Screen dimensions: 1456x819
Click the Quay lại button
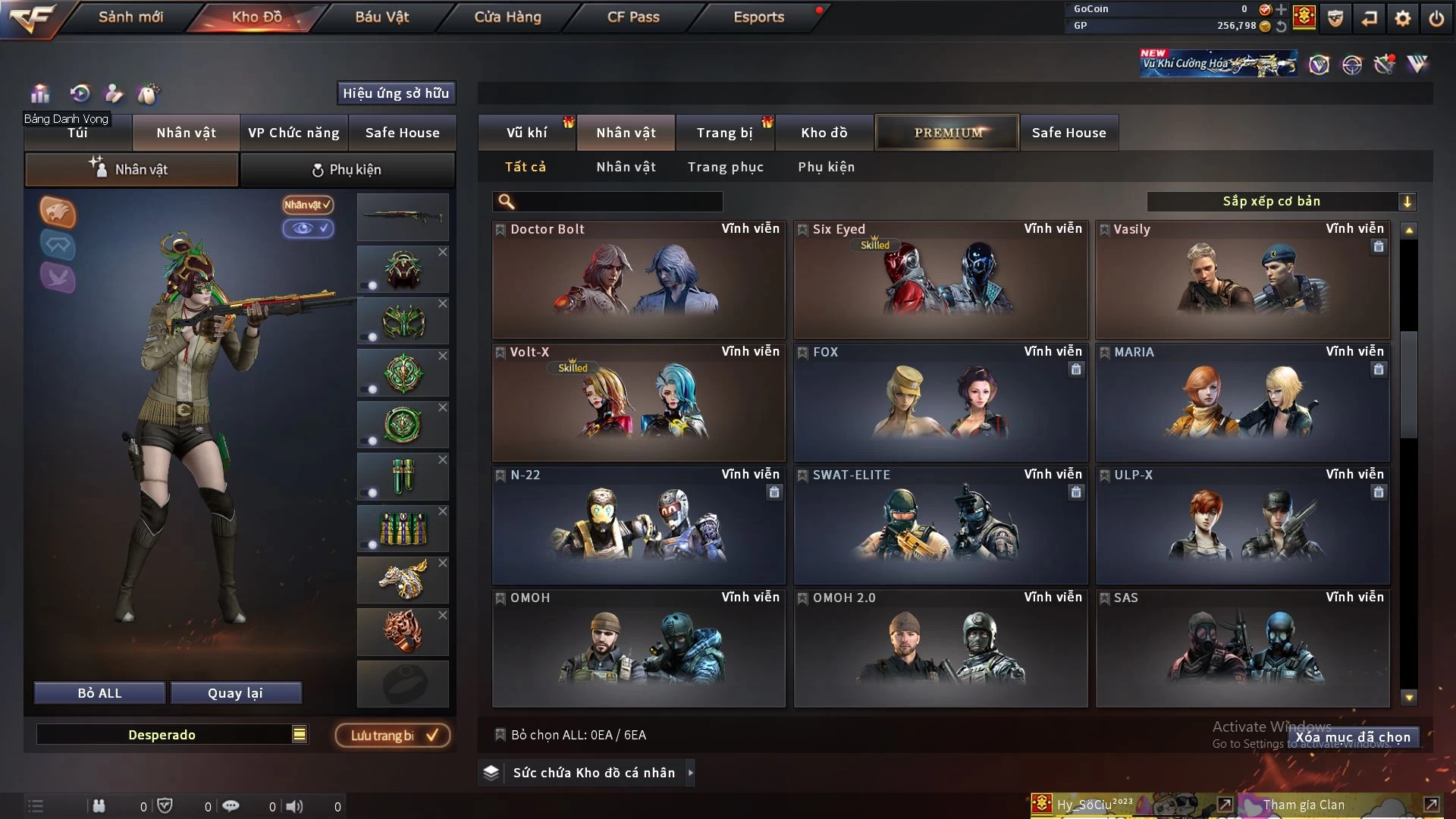click(235, 693)
